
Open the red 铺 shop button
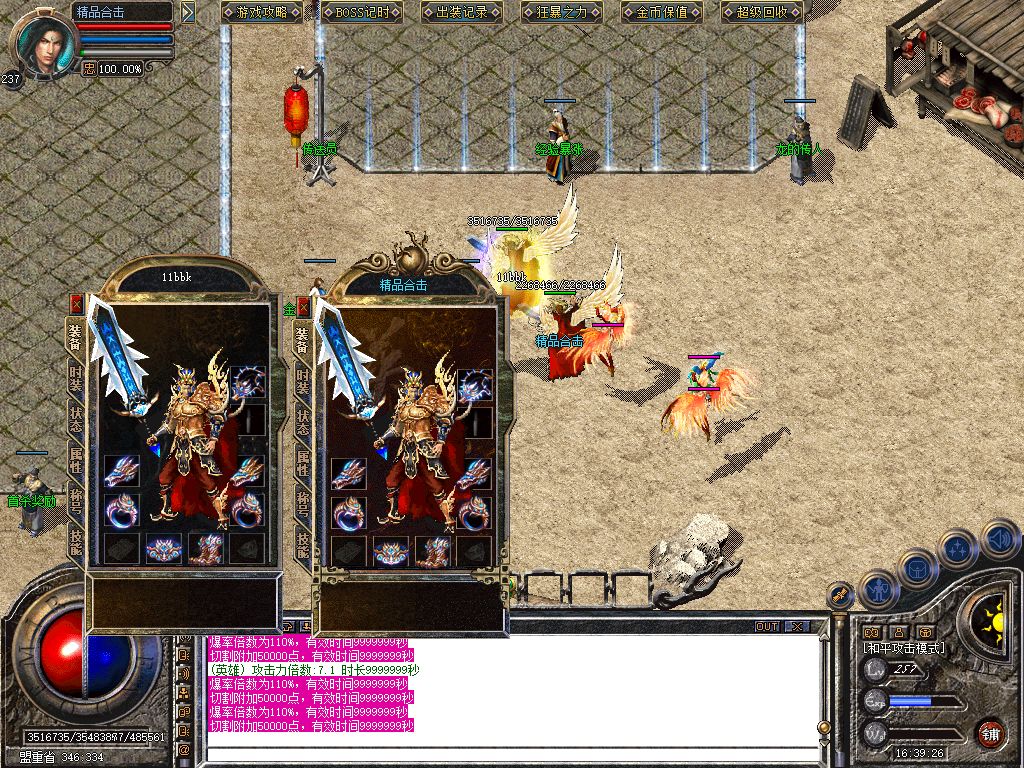pos(990,733)
